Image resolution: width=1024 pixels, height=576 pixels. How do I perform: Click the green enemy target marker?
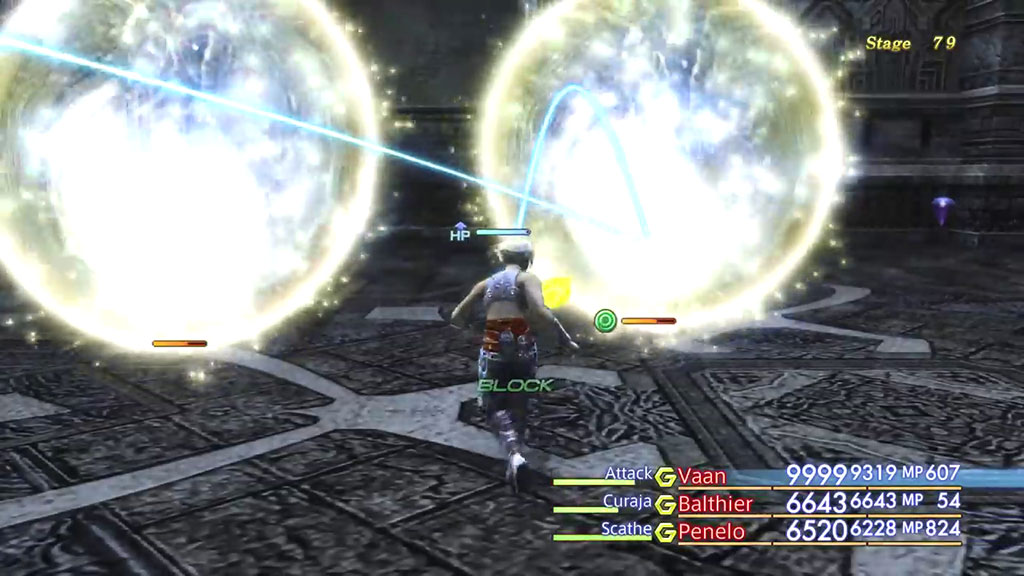604,321
